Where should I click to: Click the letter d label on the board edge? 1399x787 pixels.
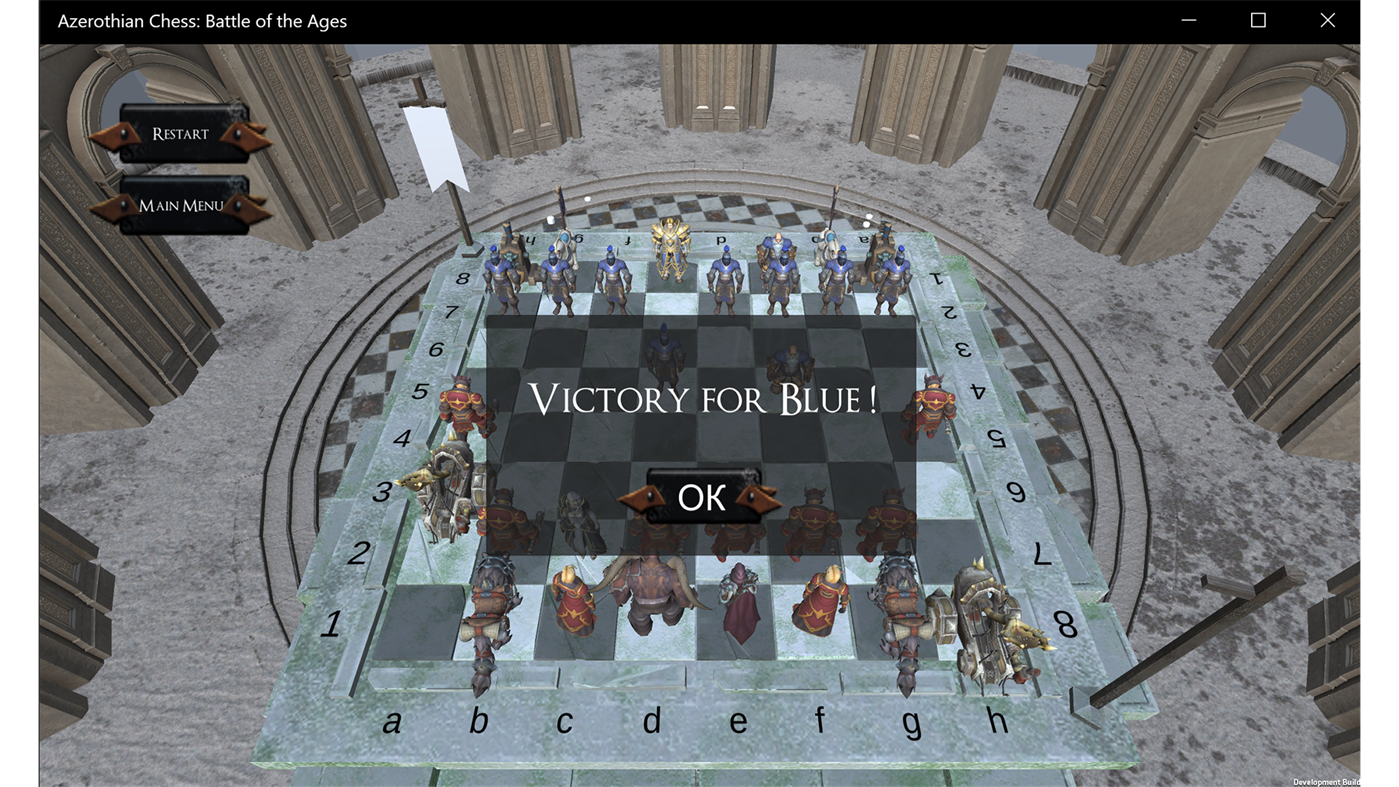click(x=652, y=719)
